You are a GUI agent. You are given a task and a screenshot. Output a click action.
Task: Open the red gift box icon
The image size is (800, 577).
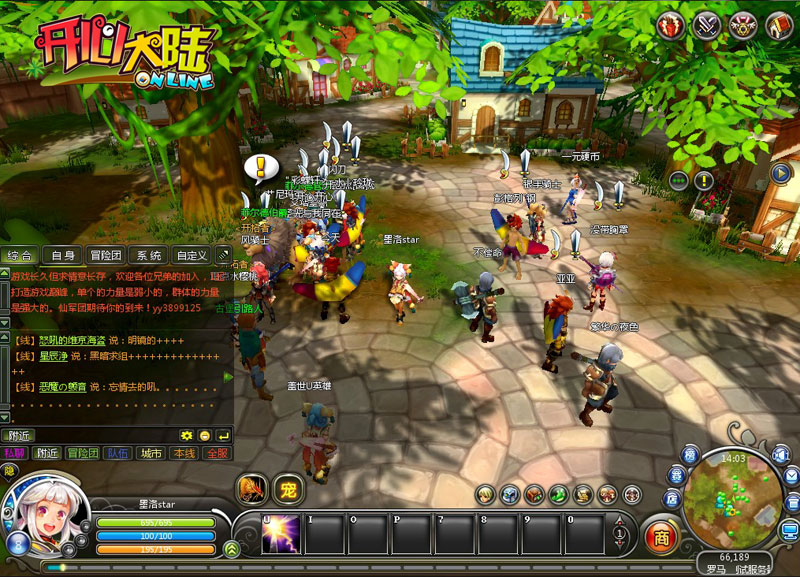[x=672, y=25]
